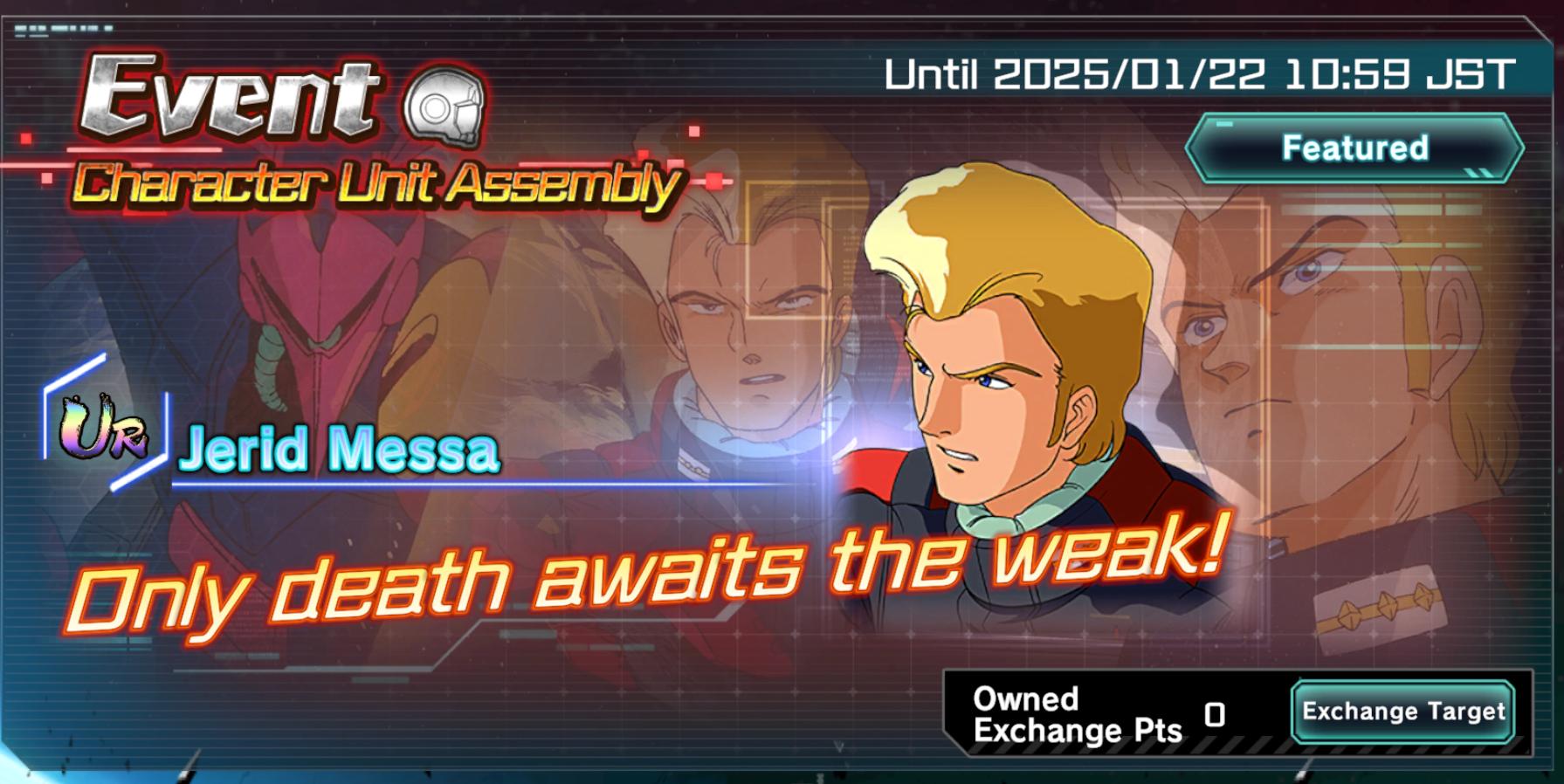Image resolution: width=1564 pixels, height=784 pixels.
Task: Open the Character Unit Assembly details
Action: (x=375, y=183)
